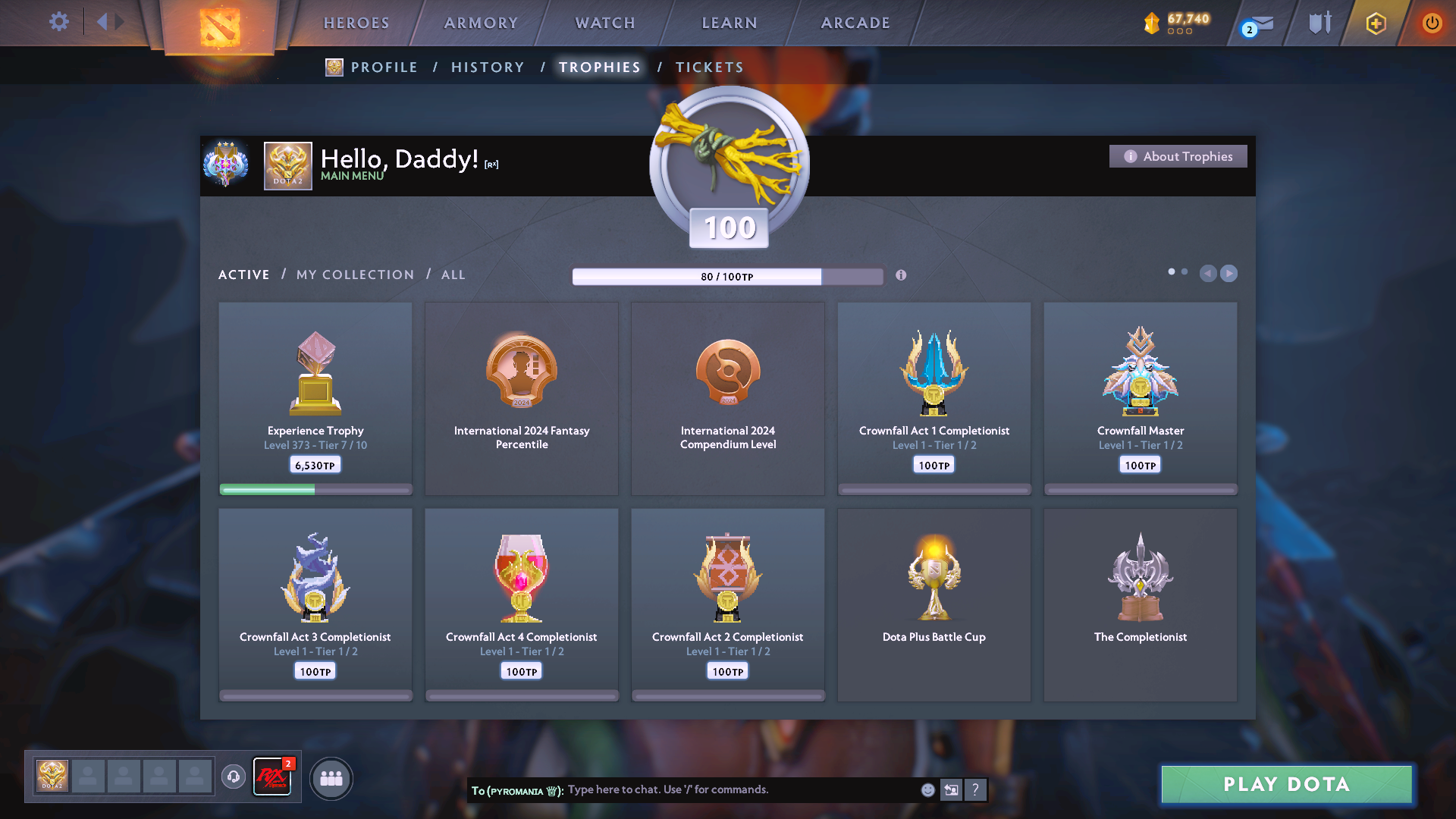Select the All trophies filter
The image size is (1456, 819).
coord(453,275)
